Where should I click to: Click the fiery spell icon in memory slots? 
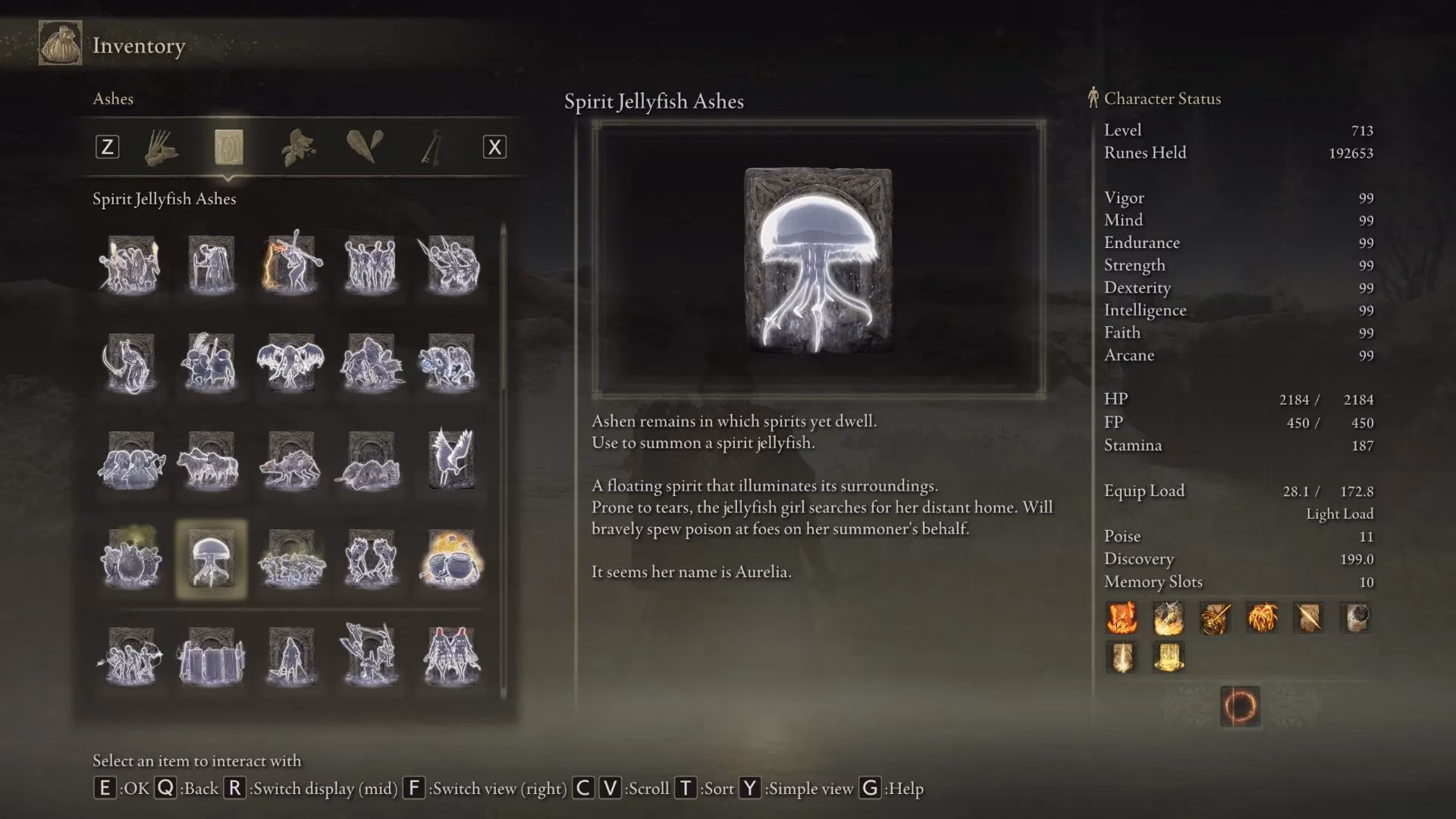pos(1122,618)
